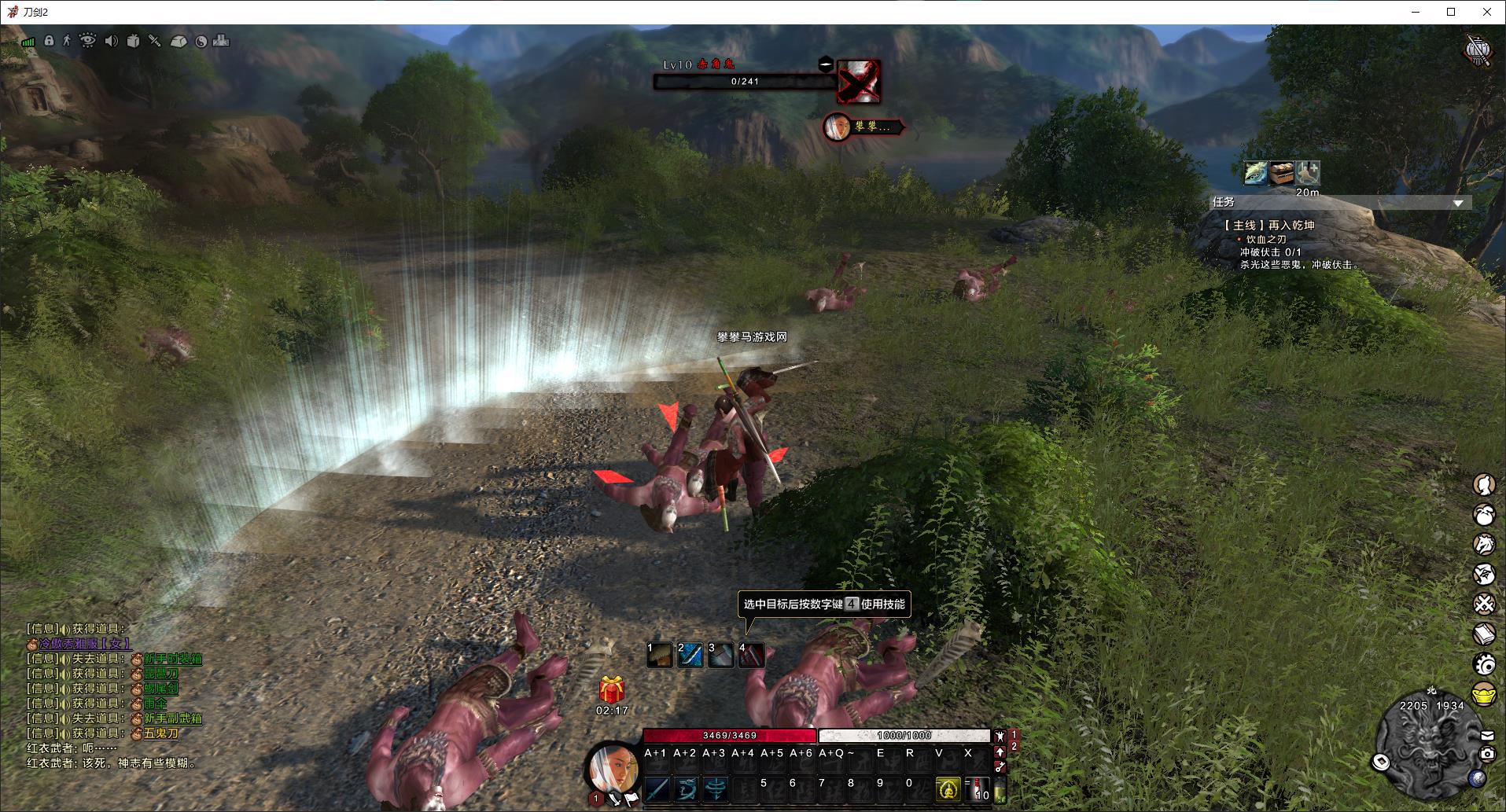This screenshot has width=1506, height=812.
Task: Open the crossed swords menu icon
Action: (x=1484, y=604)
